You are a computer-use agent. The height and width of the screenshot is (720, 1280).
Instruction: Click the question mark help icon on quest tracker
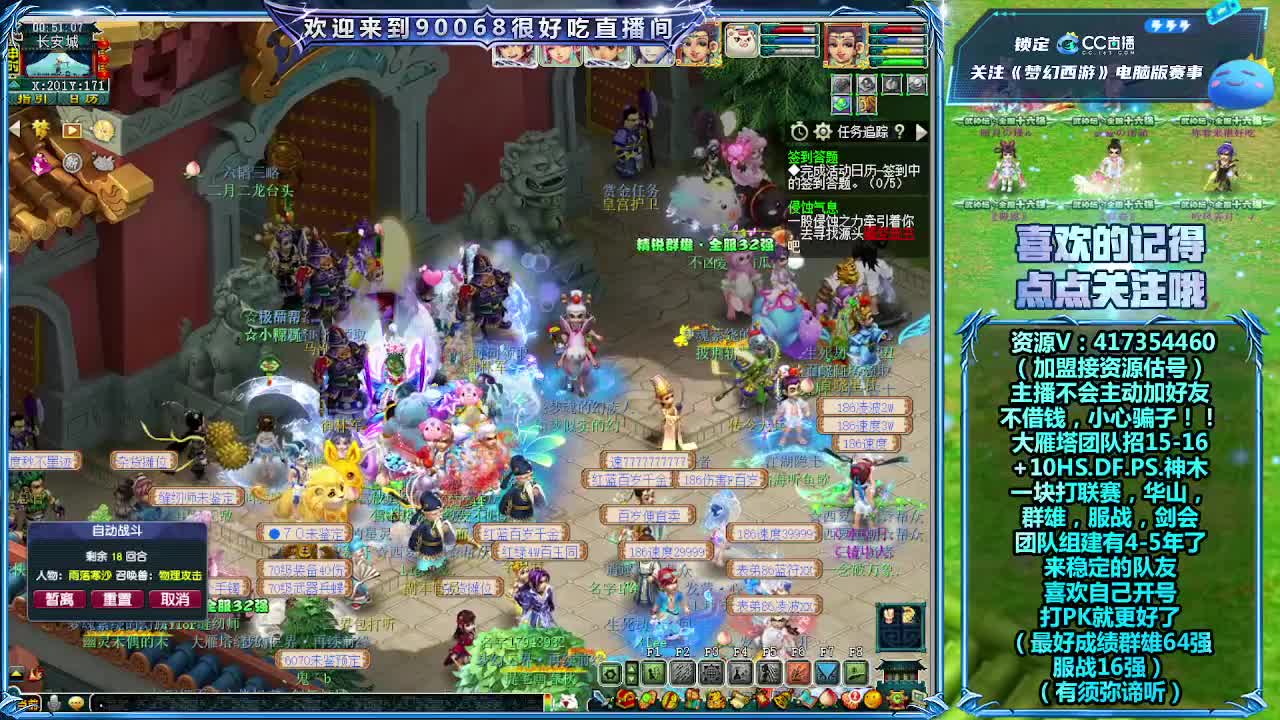900,133
